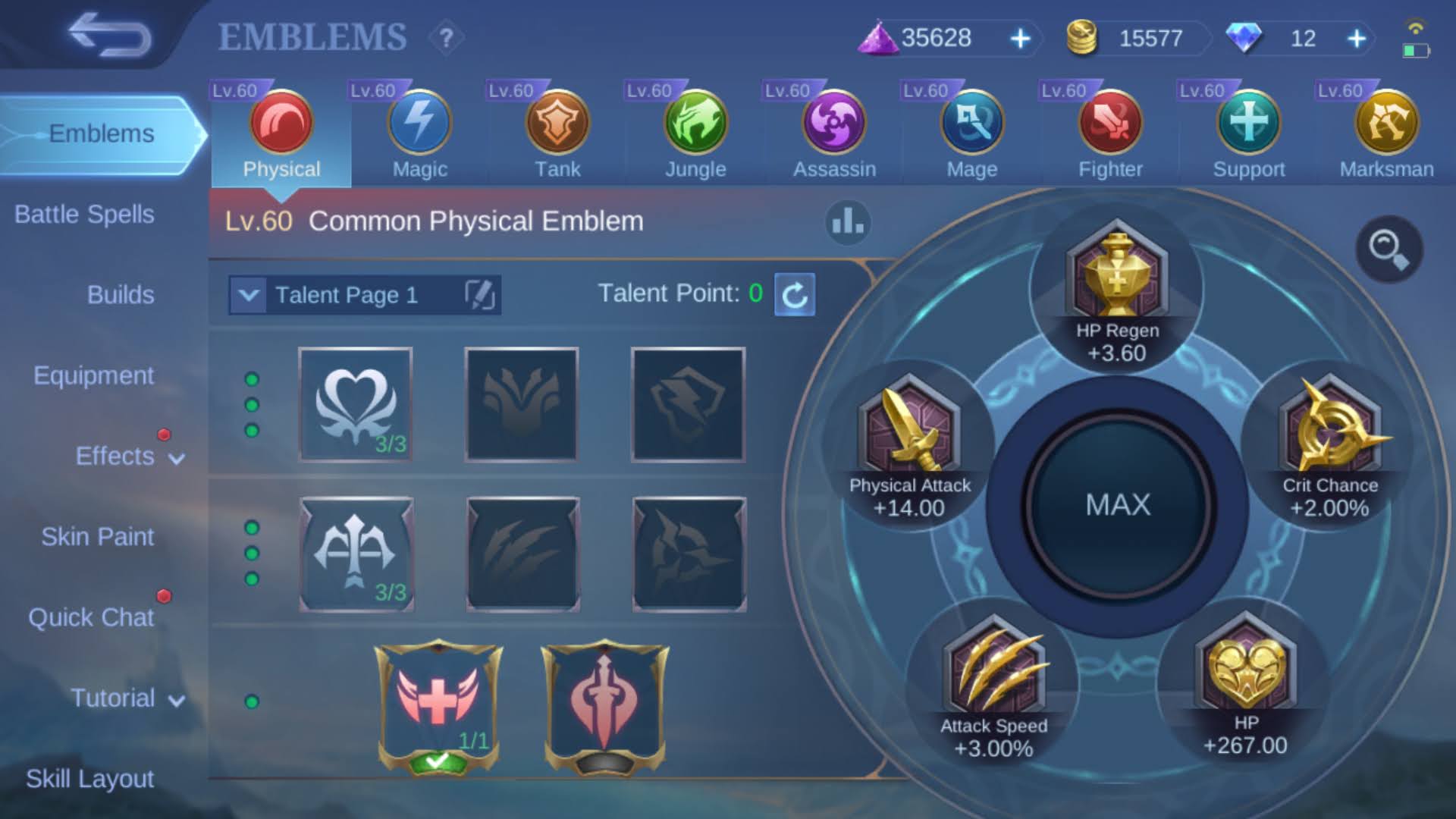Expand the Effects sidebar section

click(115, 456)
